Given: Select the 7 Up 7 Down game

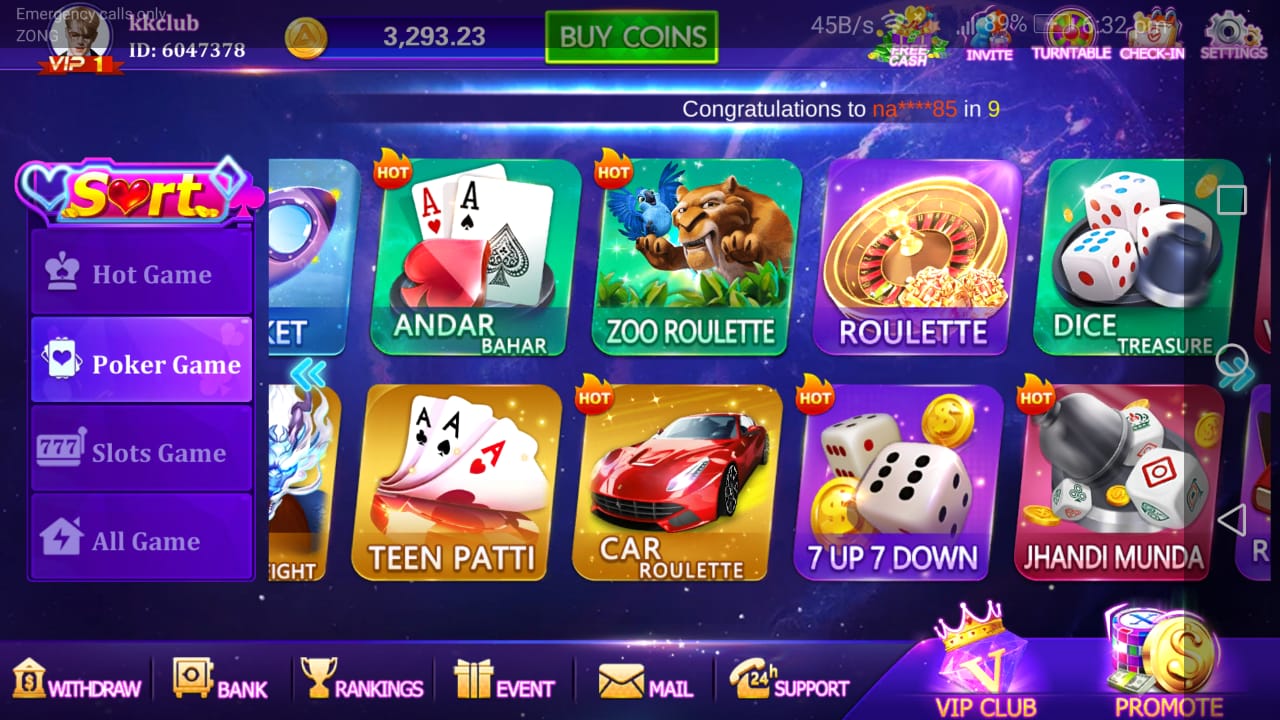Looking at the screenshot, I should tap(898, 482).
